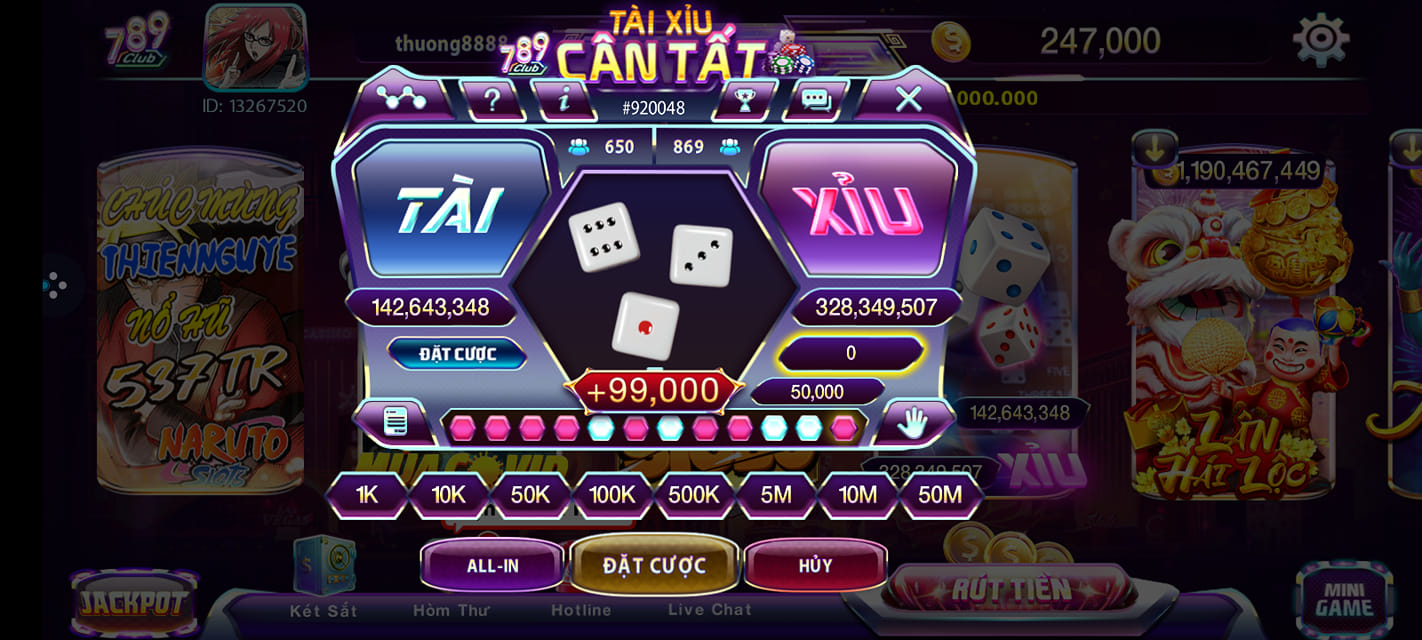Pick the 50K chip
The width and height of the screenshot is (1422, 640).
click(530, 494)
